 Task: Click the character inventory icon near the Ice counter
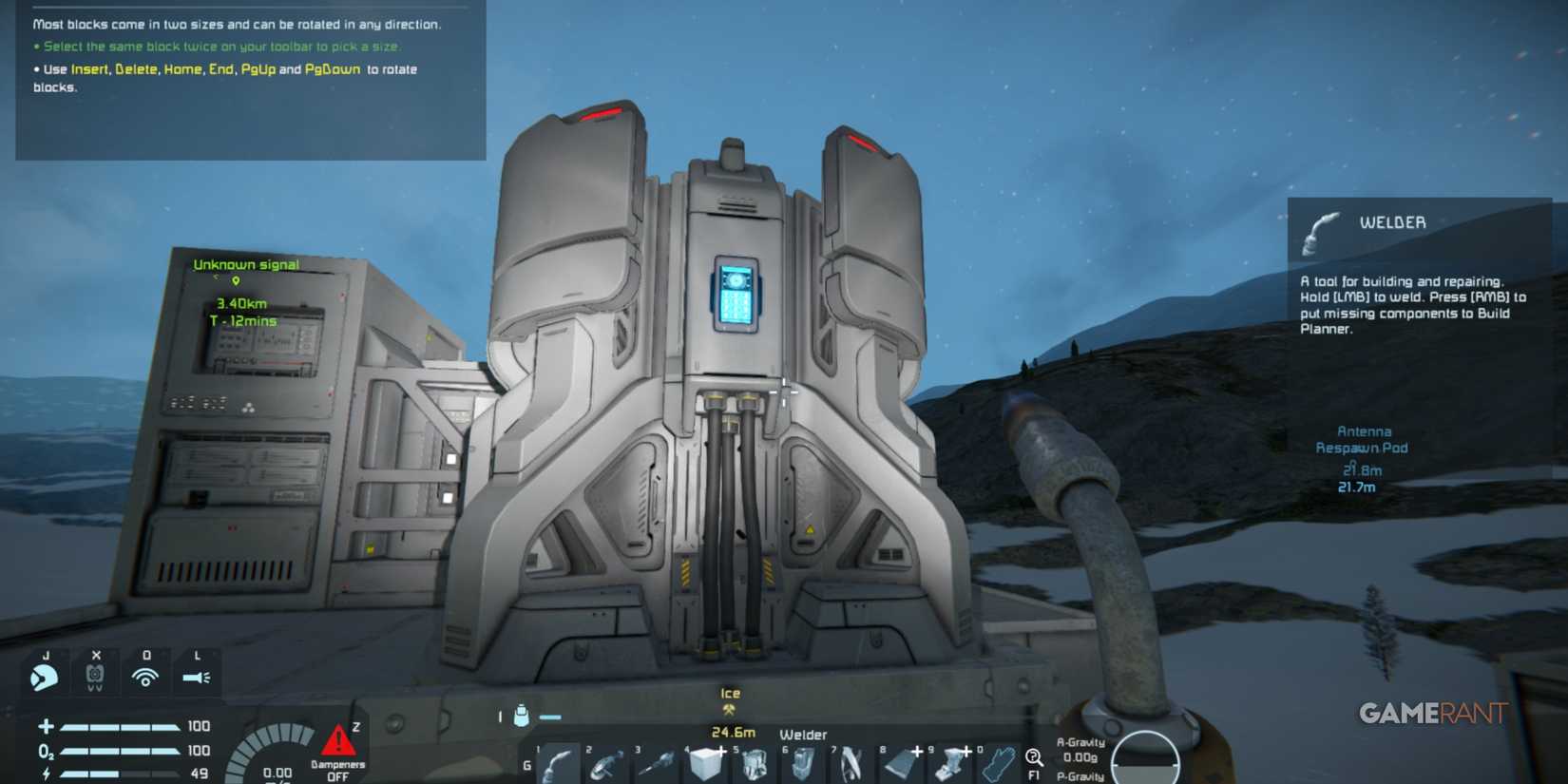click(x=522, y=716)
